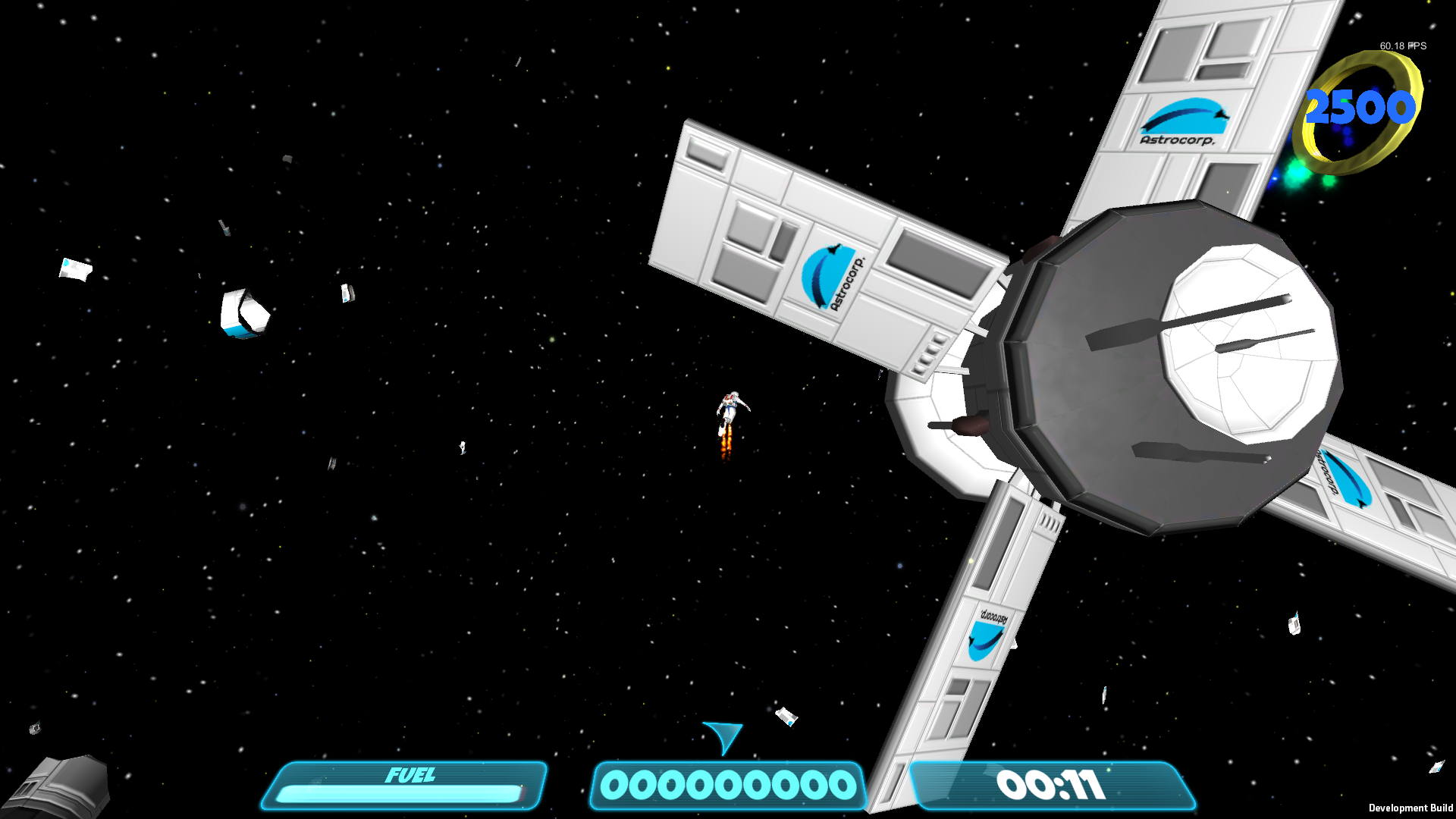
Task: Click the 0000000000 score counter
Action: (x=730, y=785)
